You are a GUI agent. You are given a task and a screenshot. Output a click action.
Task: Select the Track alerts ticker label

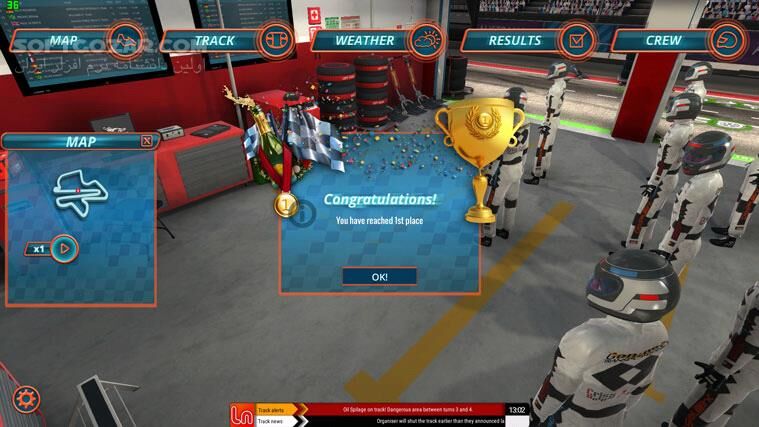(x=270, y=409)
